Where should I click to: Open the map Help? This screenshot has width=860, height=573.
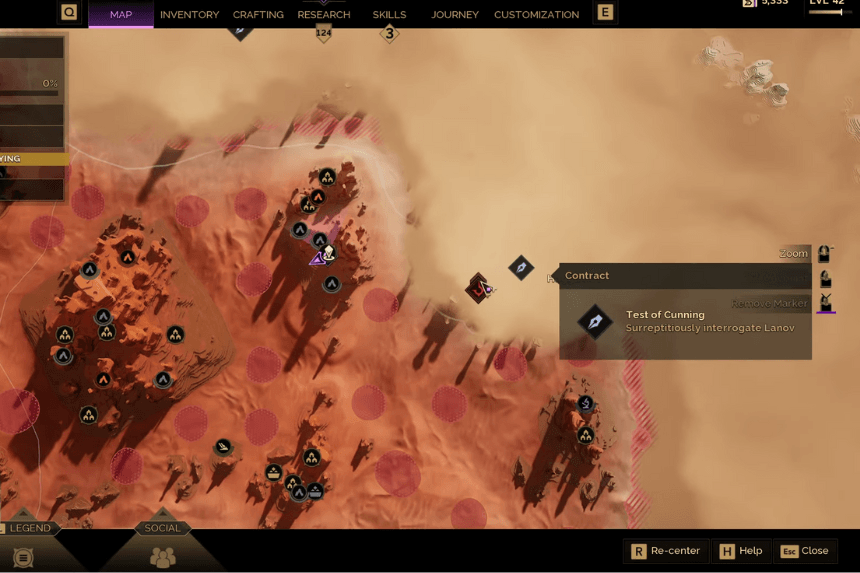(x=740, y=551)
